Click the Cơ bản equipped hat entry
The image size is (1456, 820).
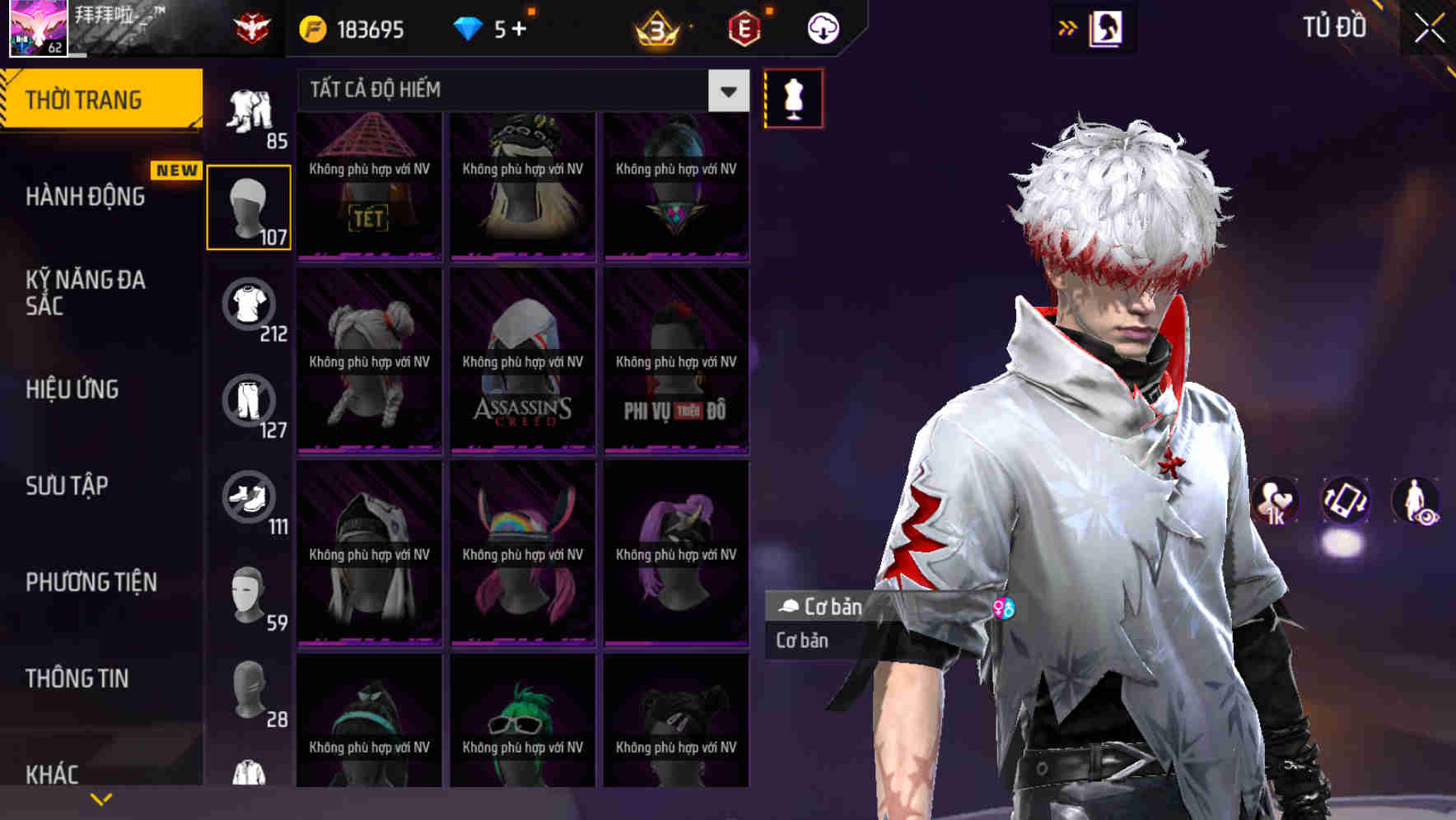tap(824, 607)
